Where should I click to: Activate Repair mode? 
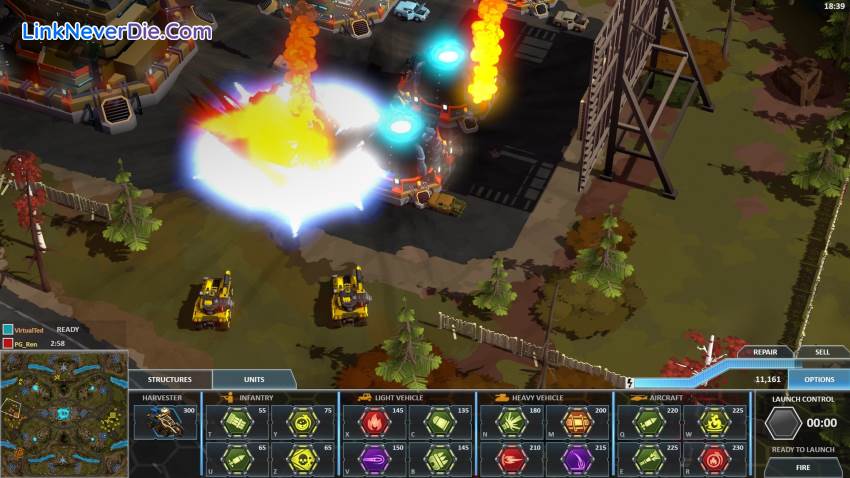tap(765, 353)
